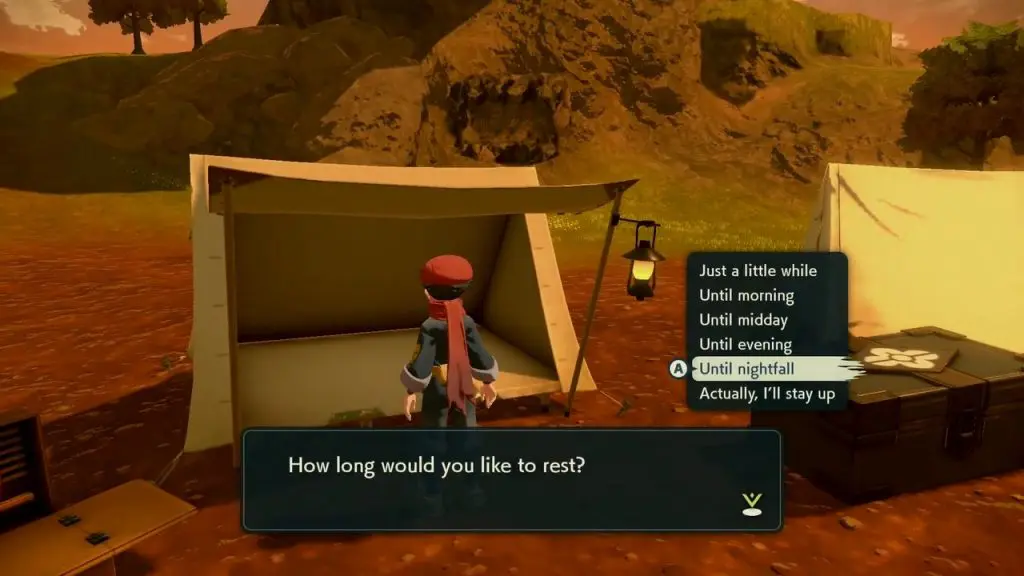The width and height of the screenshot is (1024, 576).
Task: Confirm the highlighted "Until nightfall" choice
Action: pos(745,369)
